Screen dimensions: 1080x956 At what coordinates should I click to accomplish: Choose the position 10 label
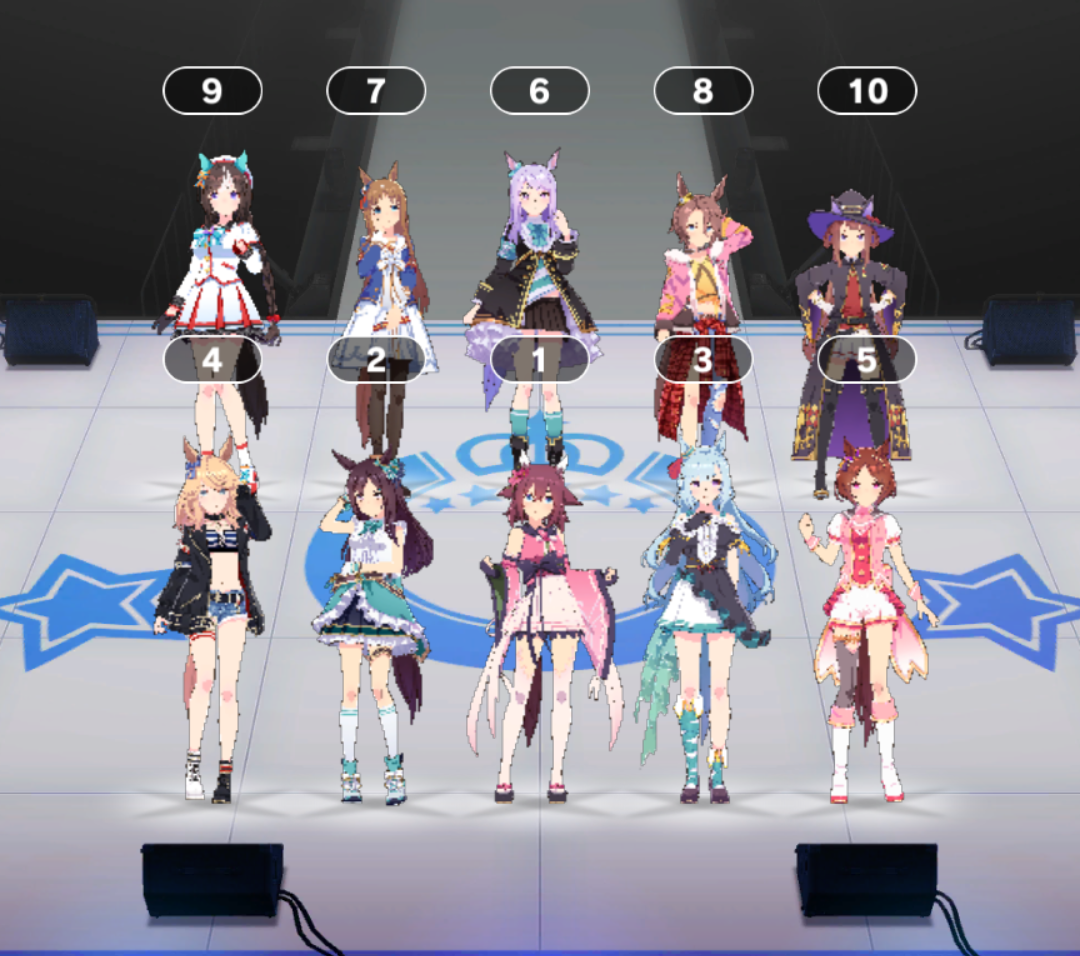pyautogui.click(x=867, y=91)
